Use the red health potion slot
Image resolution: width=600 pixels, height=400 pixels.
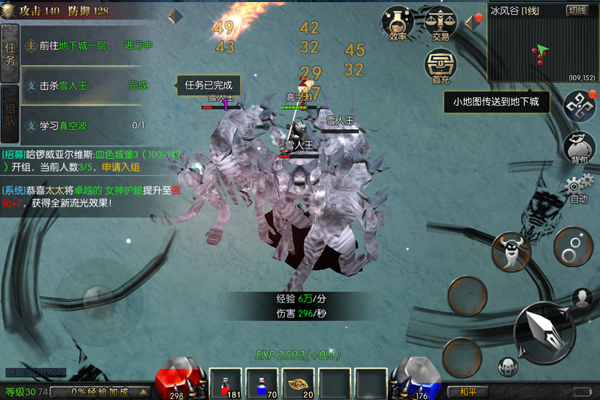click(x=226, y=384)
